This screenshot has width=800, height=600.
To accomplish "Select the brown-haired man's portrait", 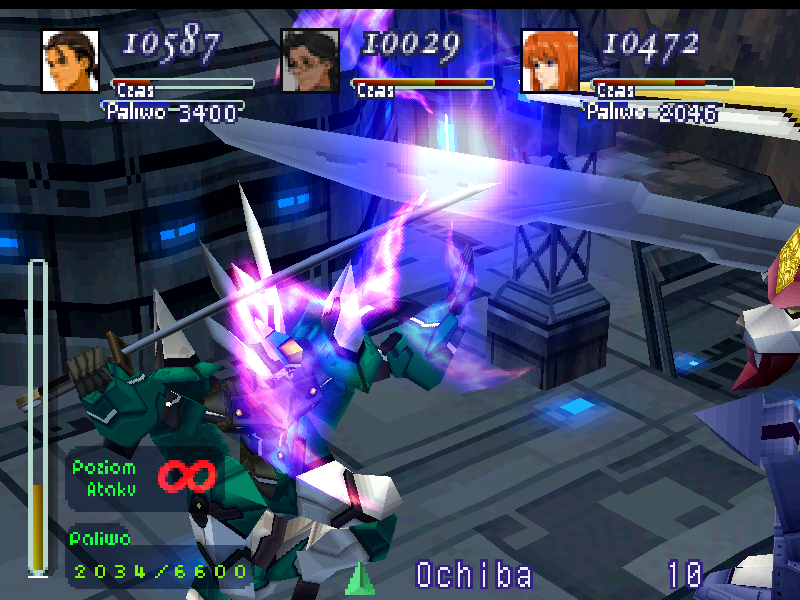I will pos(70,60).
